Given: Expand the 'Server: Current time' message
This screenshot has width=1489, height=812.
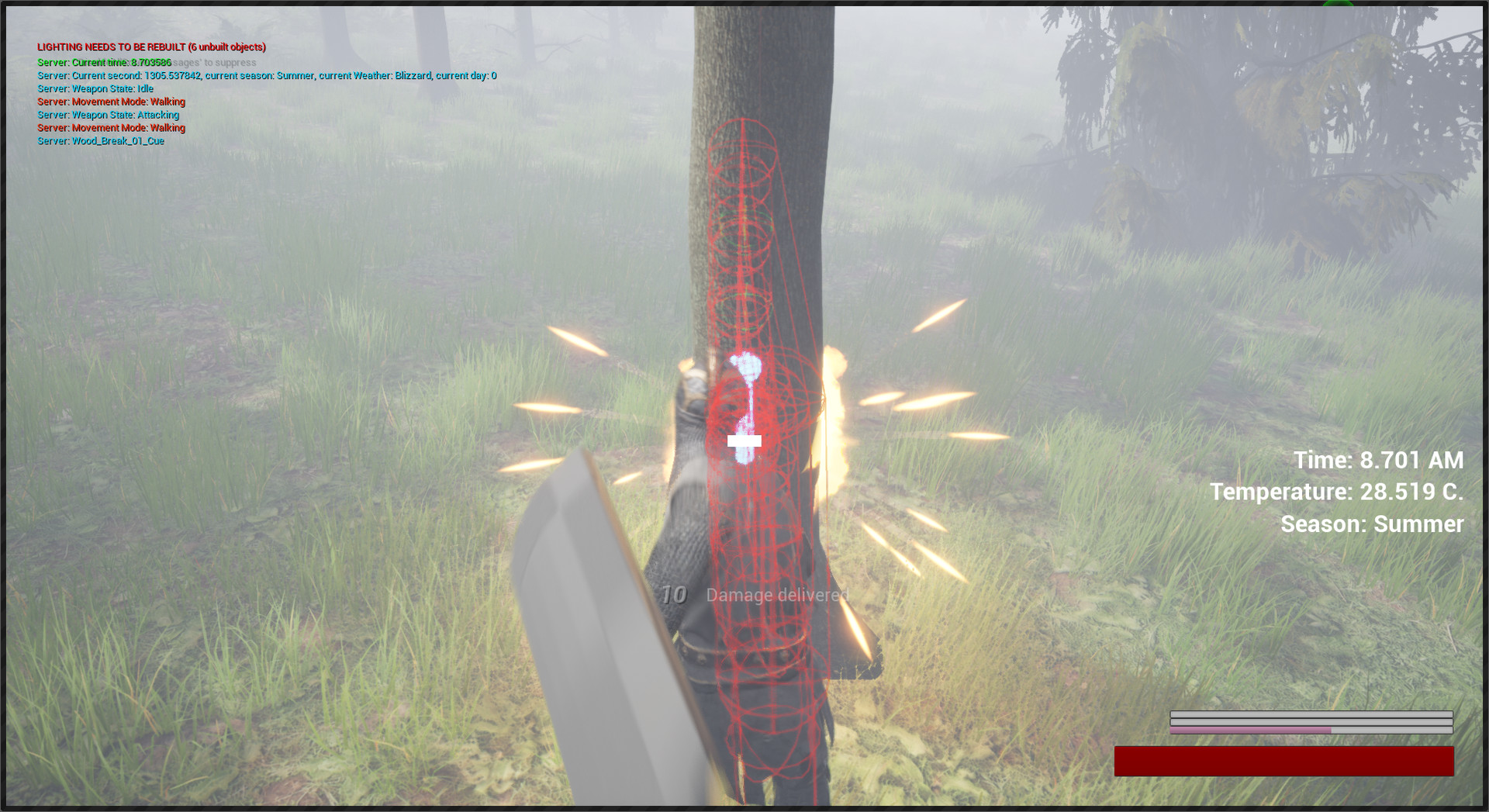Looking at the screenshot, I should pos(104,62).
